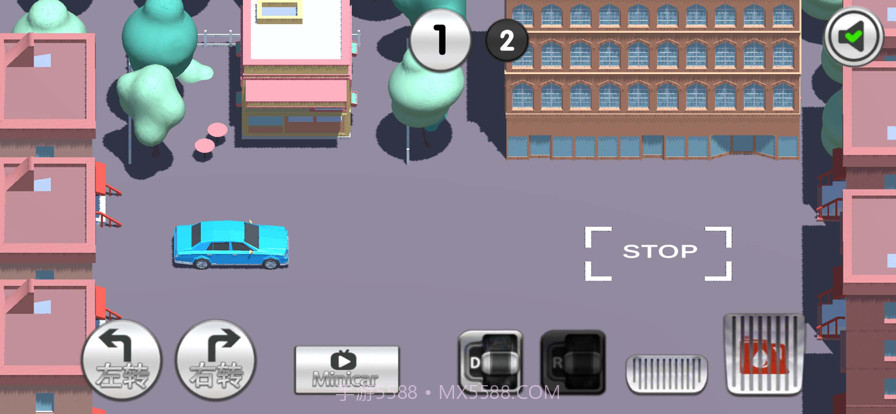
Task: Tap the 右转 right turn button
Action: pos(215,359)
